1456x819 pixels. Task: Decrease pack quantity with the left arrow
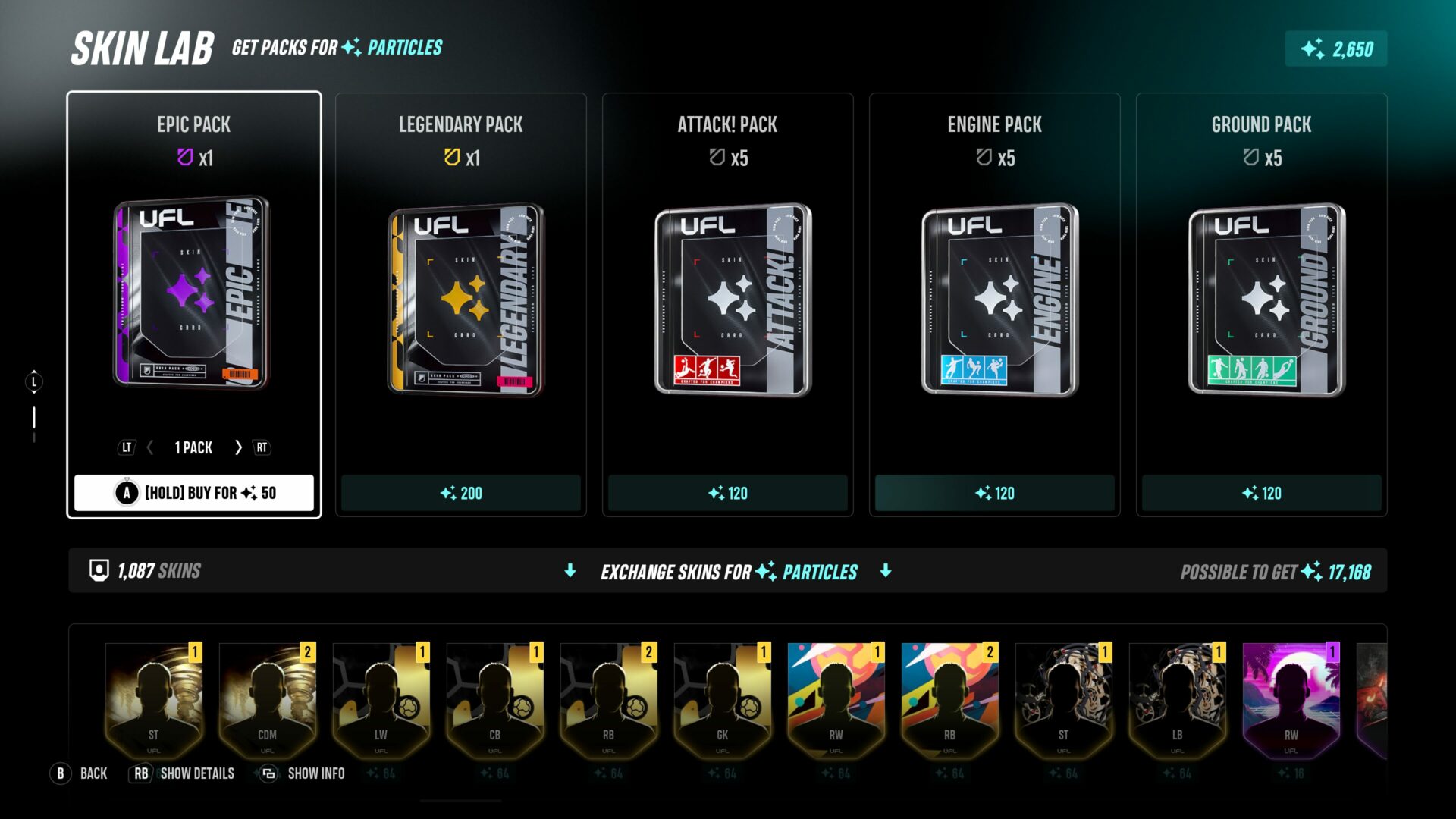click(x=150, y=447)
